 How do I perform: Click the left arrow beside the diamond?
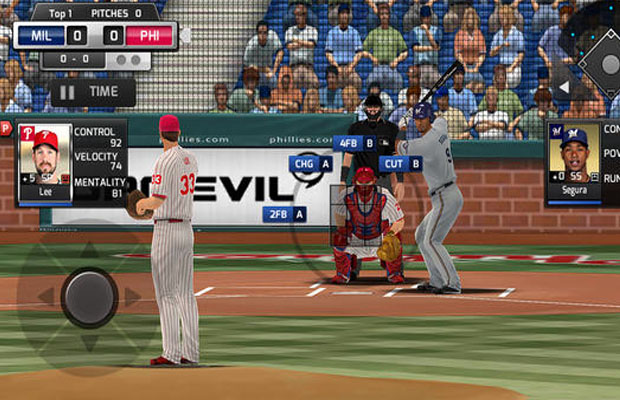click(563, 87)
